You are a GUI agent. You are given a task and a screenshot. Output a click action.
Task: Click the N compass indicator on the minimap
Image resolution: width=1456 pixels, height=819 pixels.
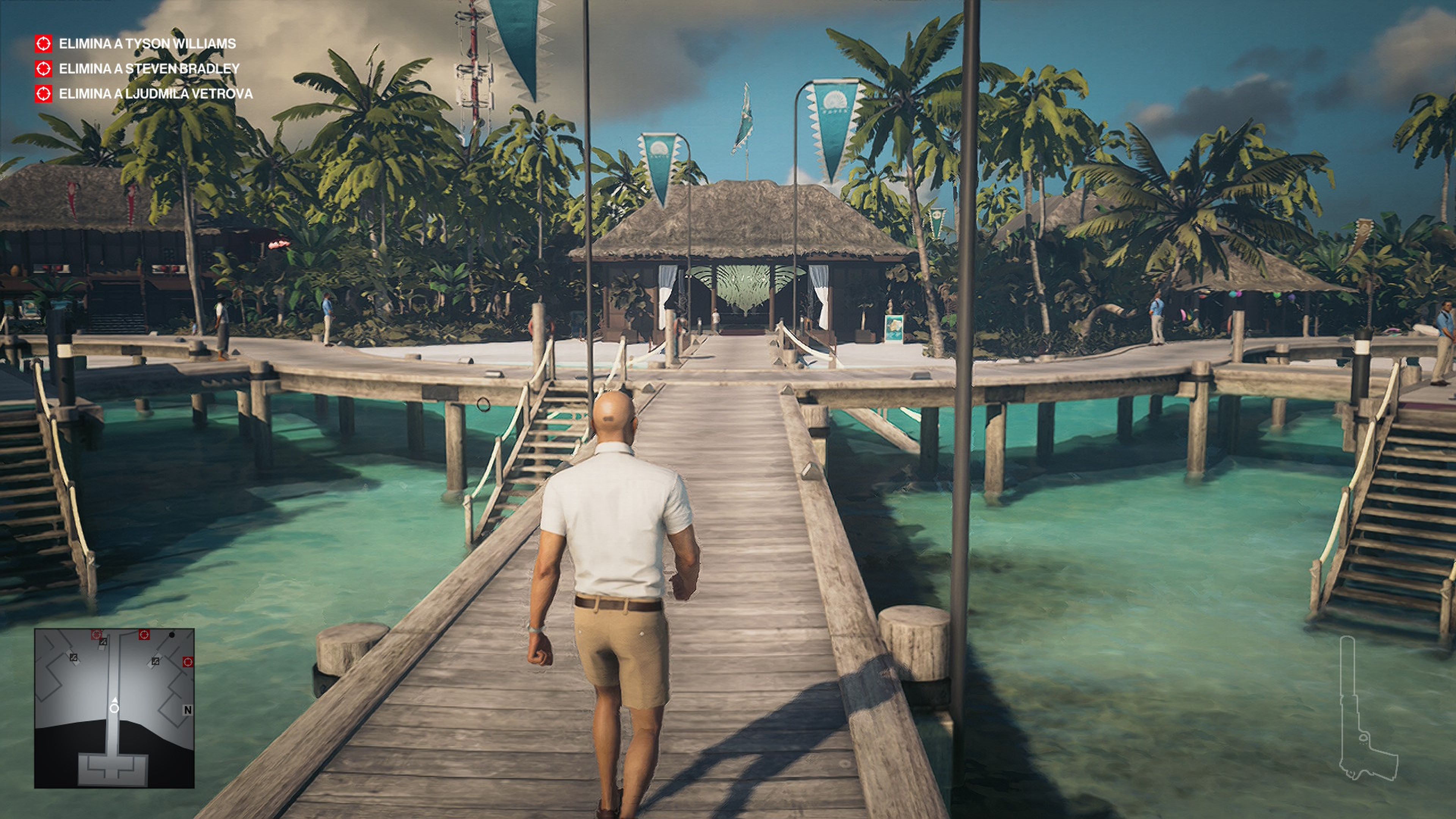[x=188, y=710]
